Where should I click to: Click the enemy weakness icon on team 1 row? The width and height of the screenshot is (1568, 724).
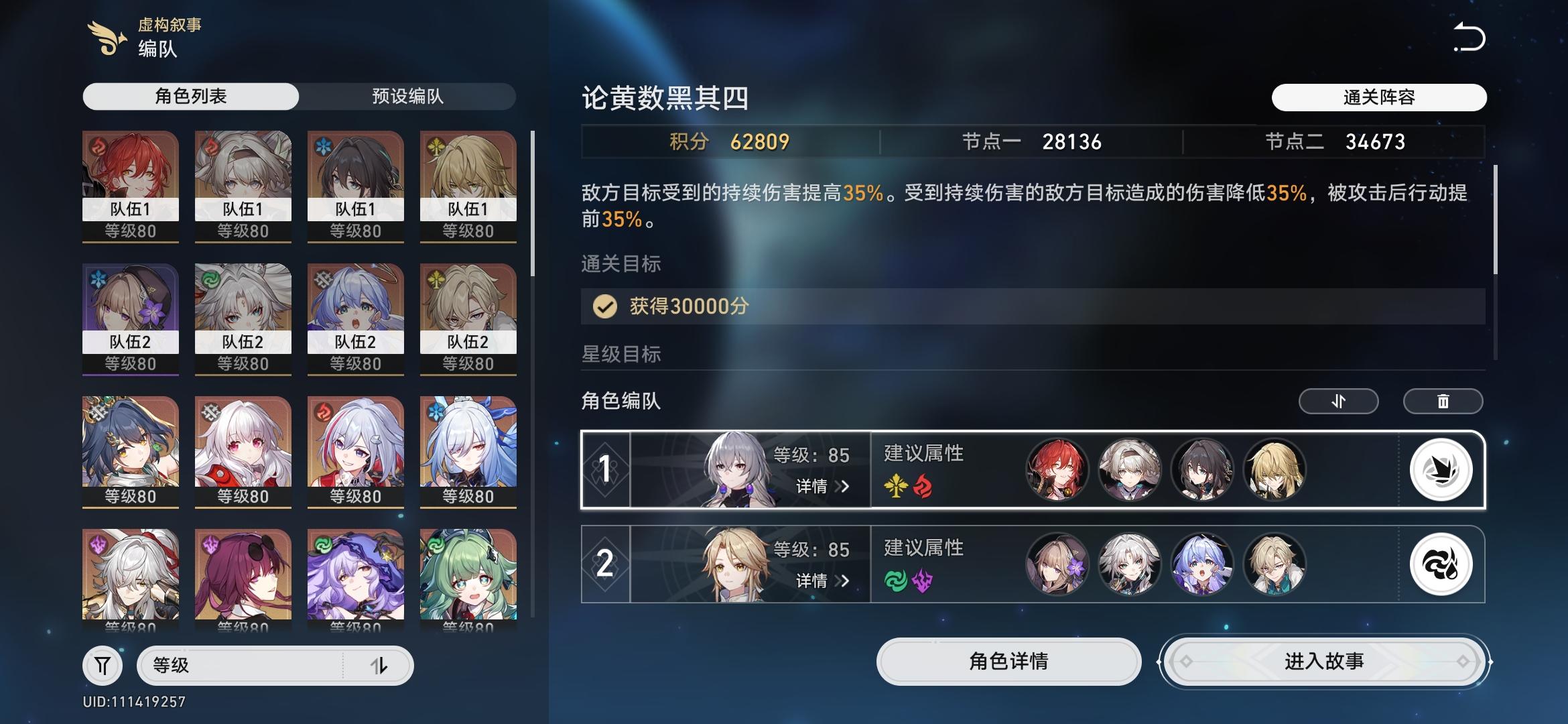pos(1442,470)
